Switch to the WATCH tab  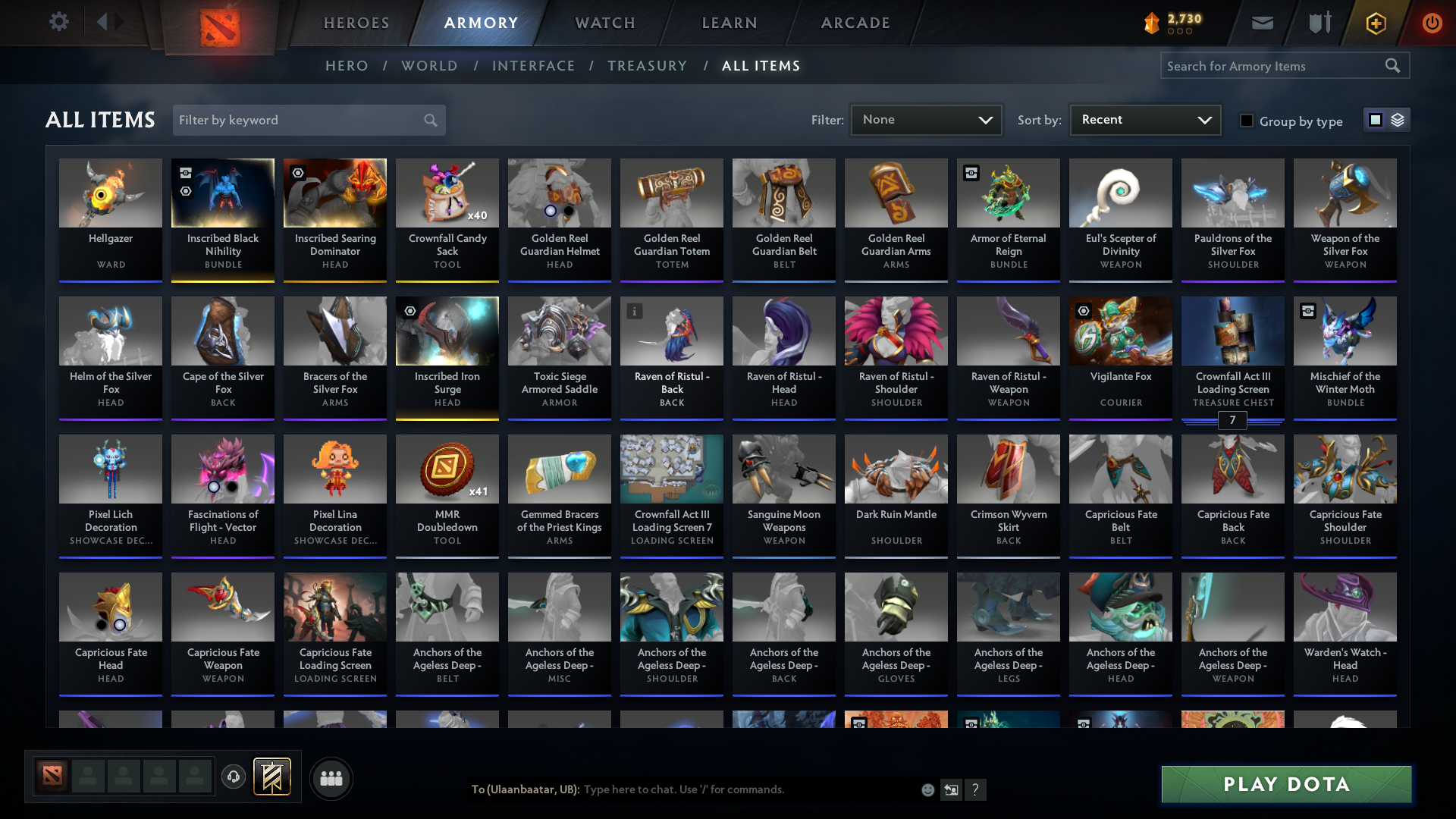tap(604, 23)
